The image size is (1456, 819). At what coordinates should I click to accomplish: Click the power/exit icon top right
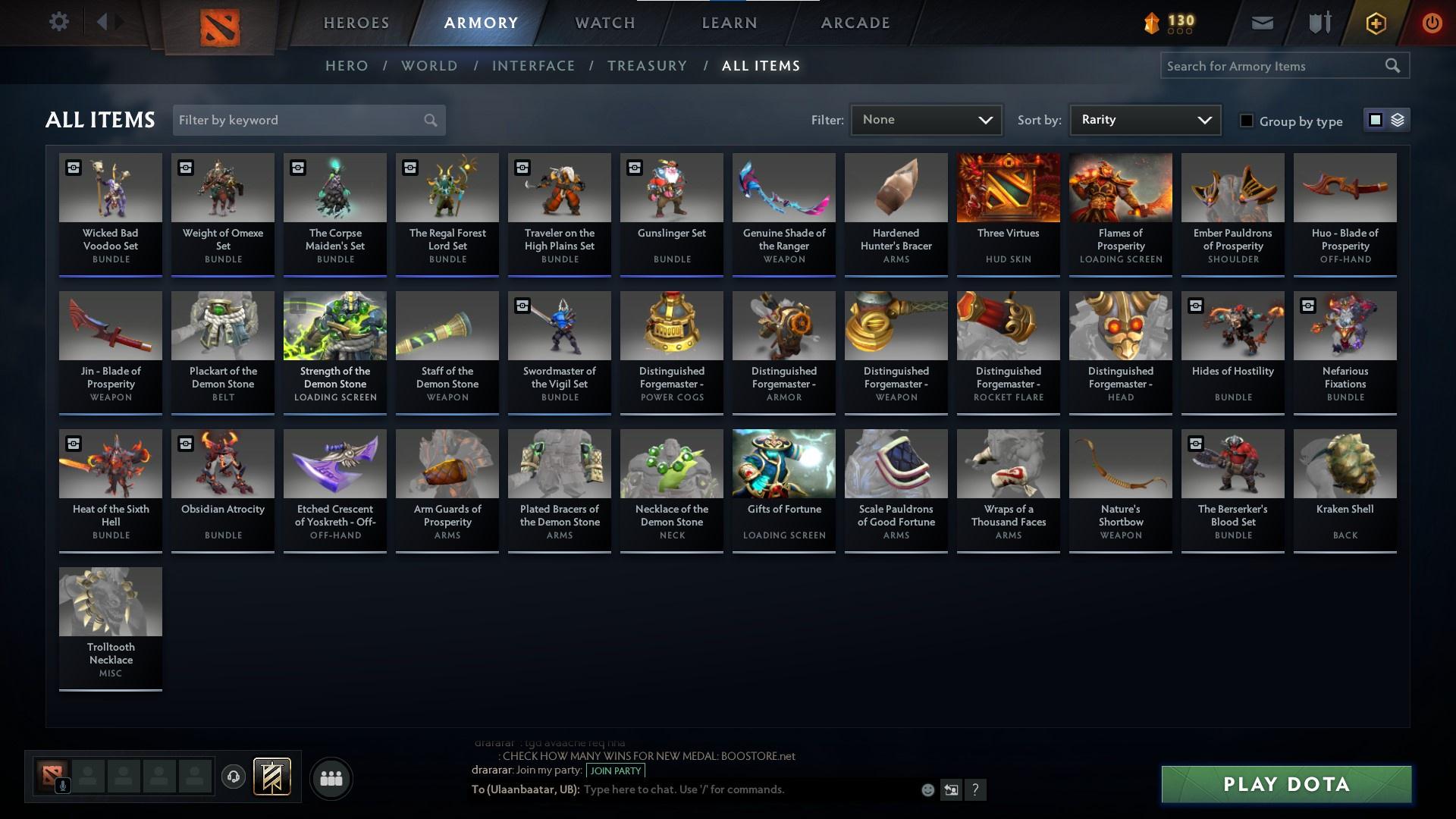click(1432, 23)
